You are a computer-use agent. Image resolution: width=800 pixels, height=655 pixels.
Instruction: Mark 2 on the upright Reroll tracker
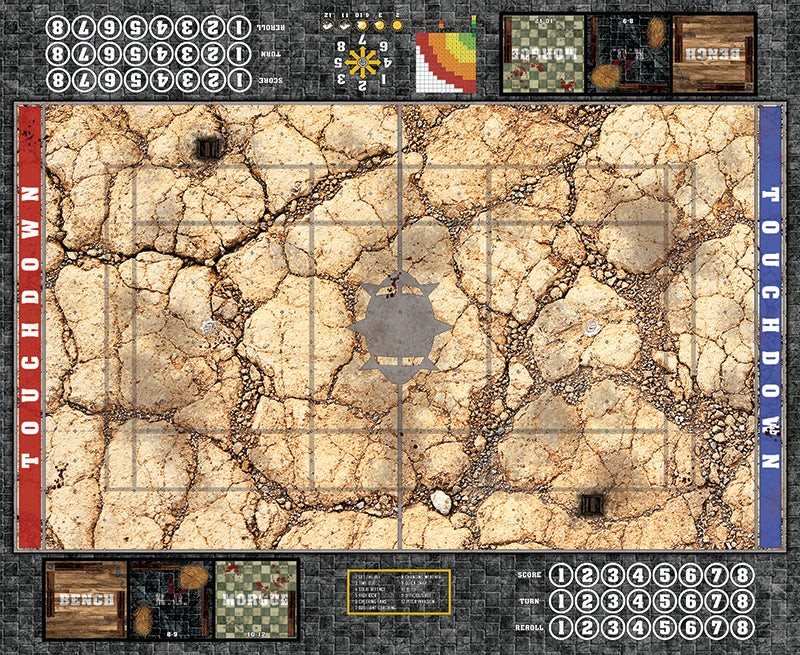point(587,626)
